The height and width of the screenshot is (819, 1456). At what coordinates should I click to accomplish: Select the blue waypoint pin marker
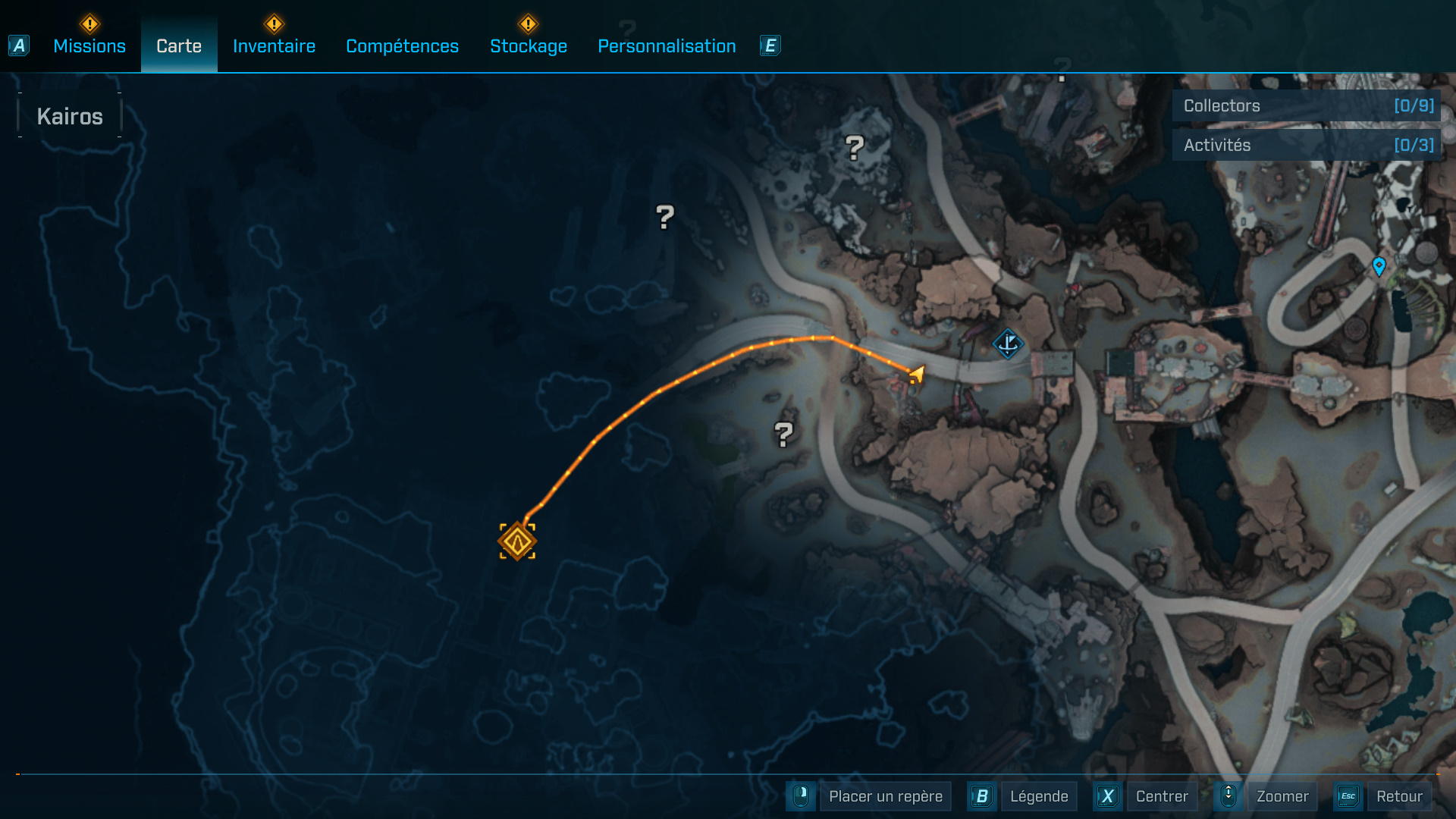coord(1379,266)
